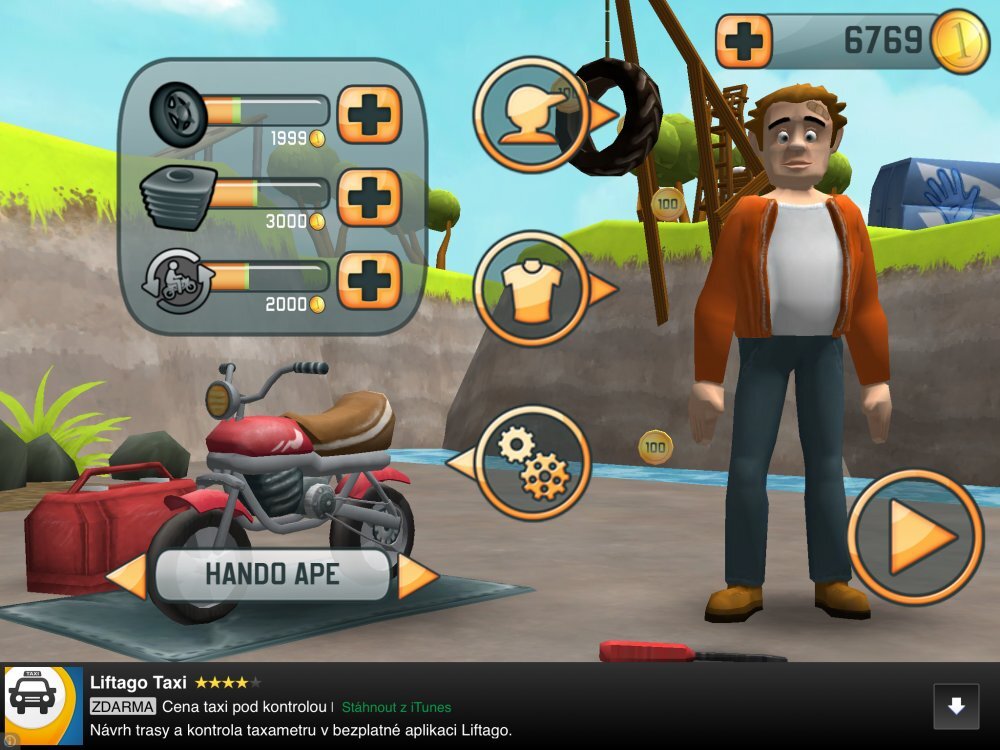Switch to the next bike
This screenshot has height=750, width=1000.
pyautogui.click(x=417, y=577)
